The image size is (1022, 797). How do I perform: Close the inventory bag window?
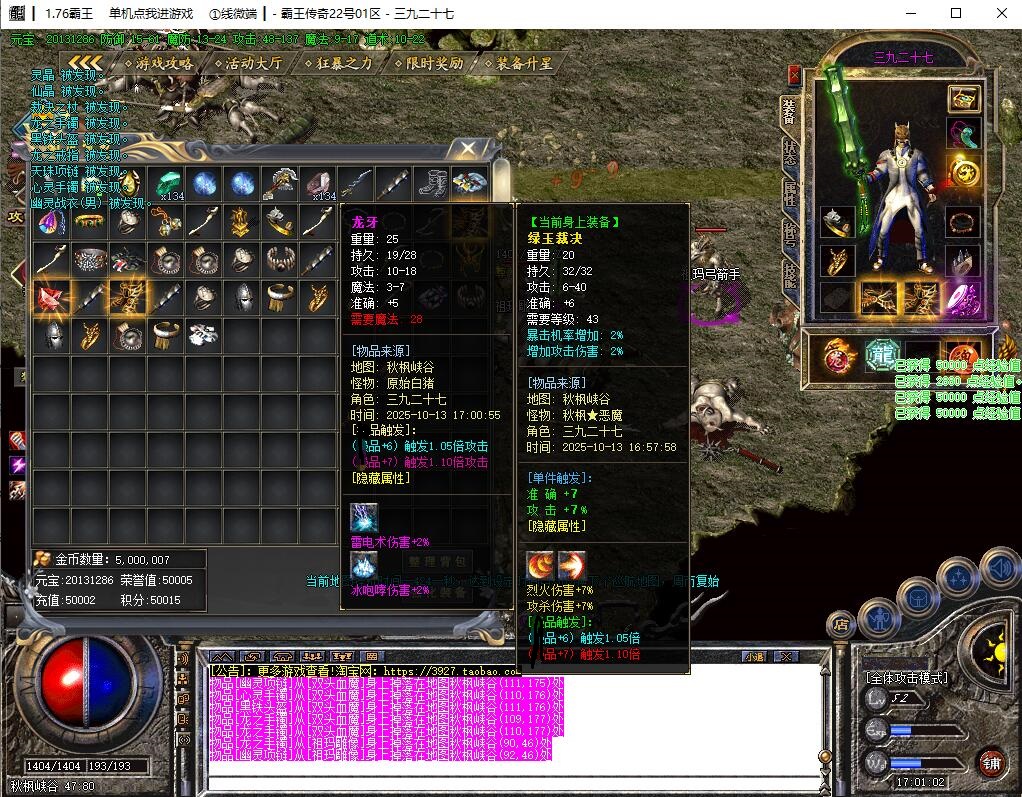click(467, 150)
